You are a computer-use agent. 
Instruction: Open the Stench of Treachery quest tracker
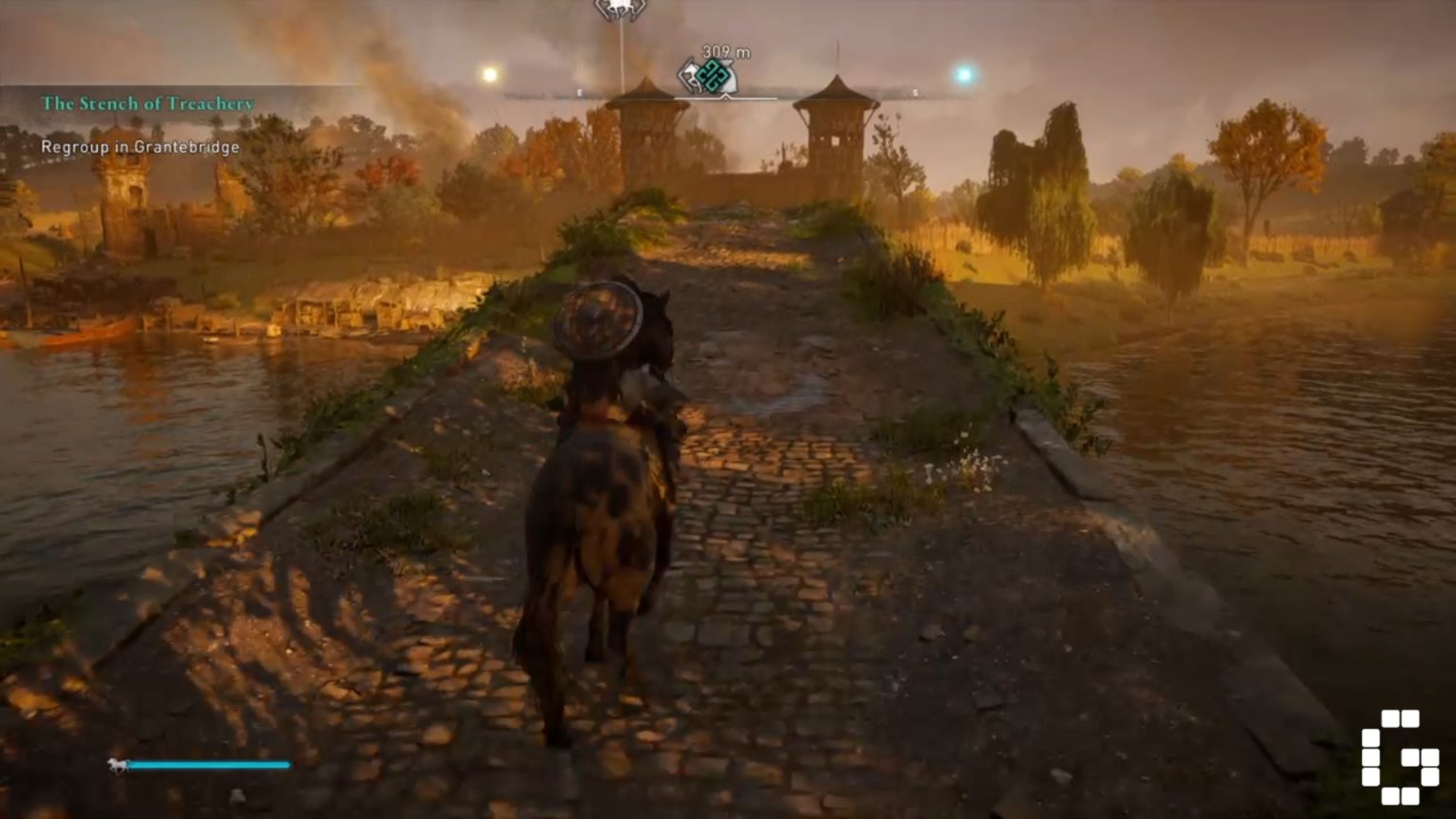coord(147,103)
